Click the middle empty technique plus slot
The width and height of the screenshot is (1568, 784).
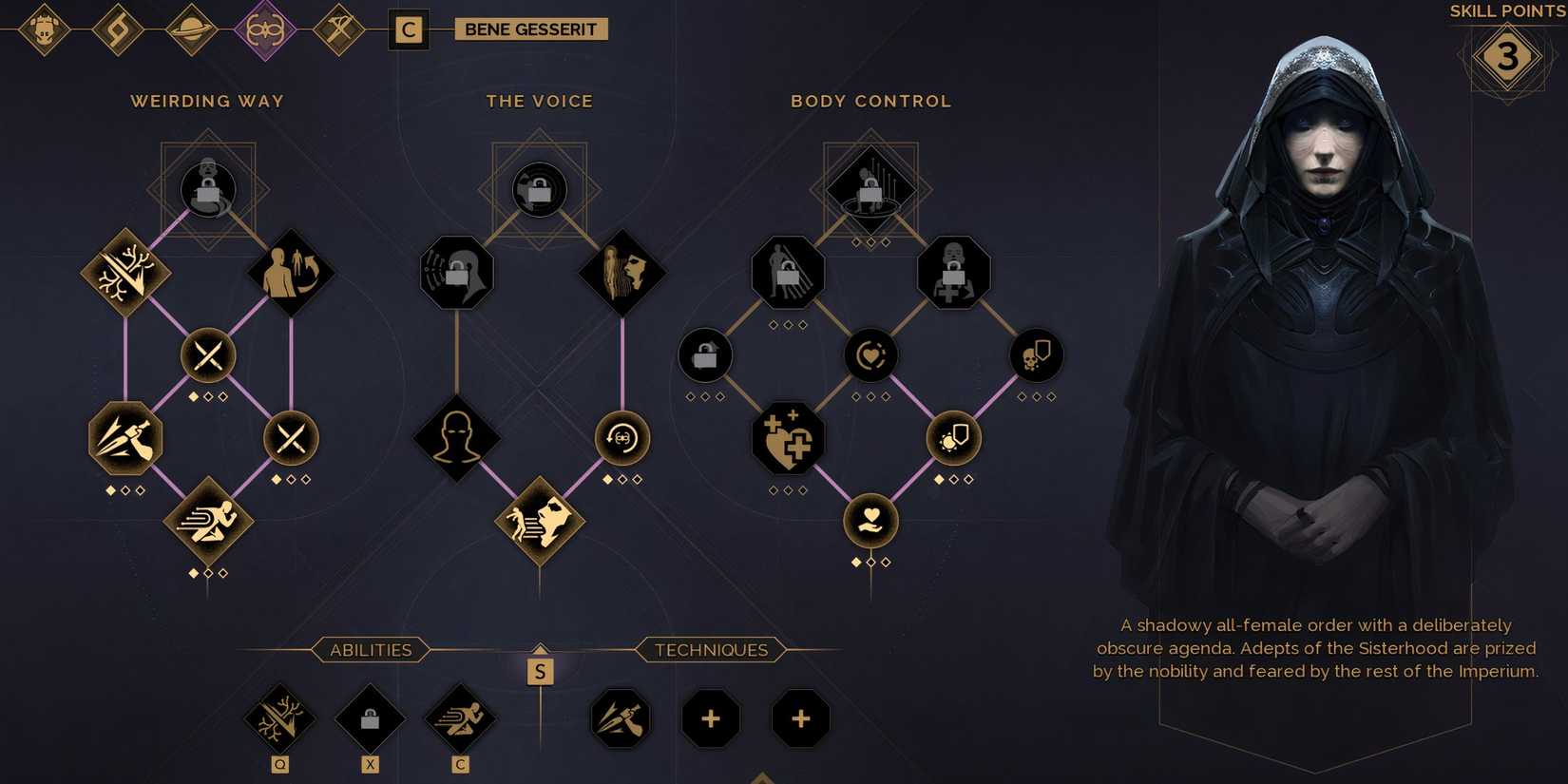point(710,719)
